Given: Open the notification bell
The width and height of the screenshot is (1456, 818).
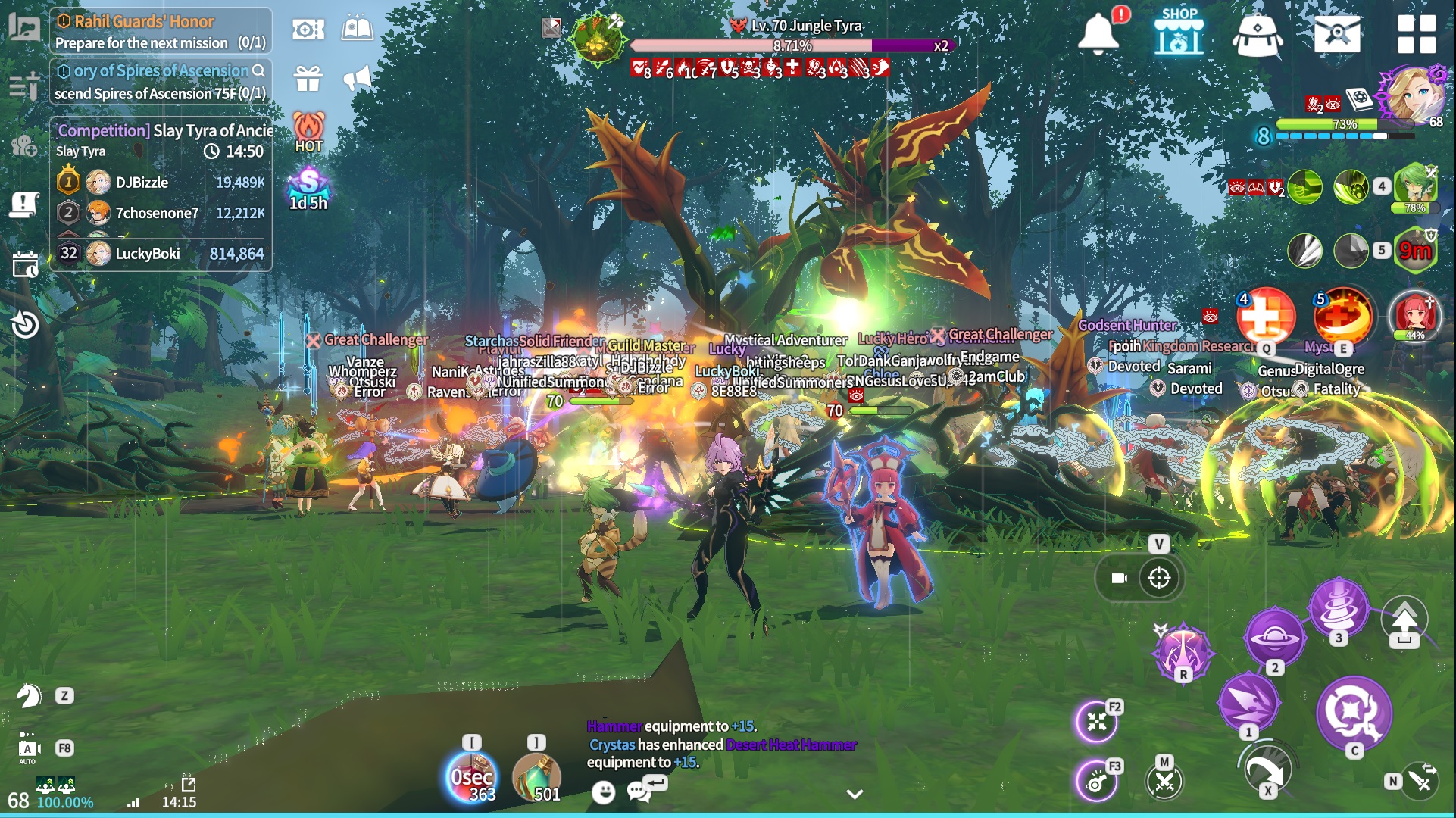Looking at the screenshot, I should [1098, 33].
